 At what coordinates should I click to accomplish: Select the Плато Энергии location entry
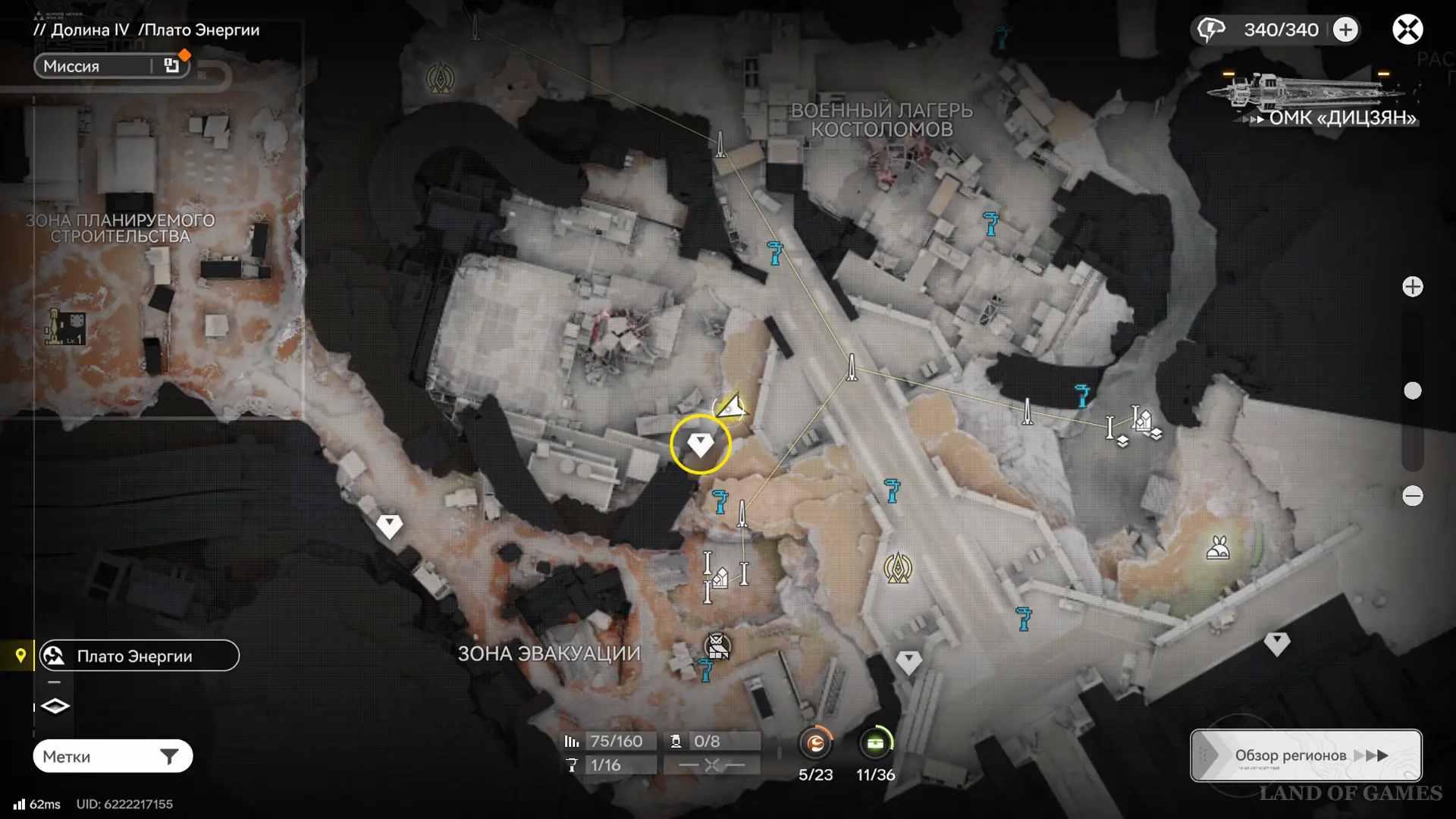(140, 656)
